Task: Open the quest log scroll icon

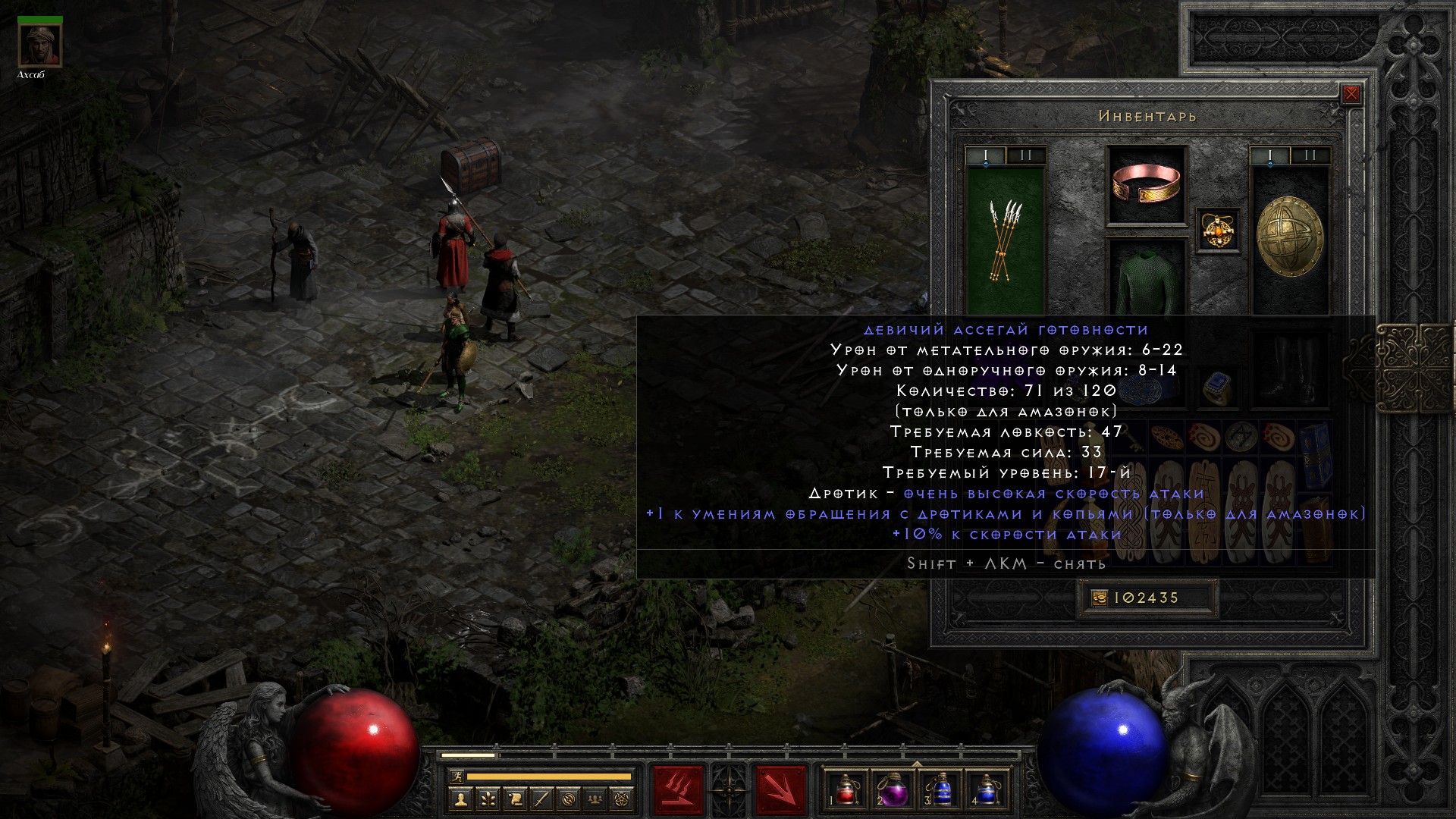Action: (515, 799)
